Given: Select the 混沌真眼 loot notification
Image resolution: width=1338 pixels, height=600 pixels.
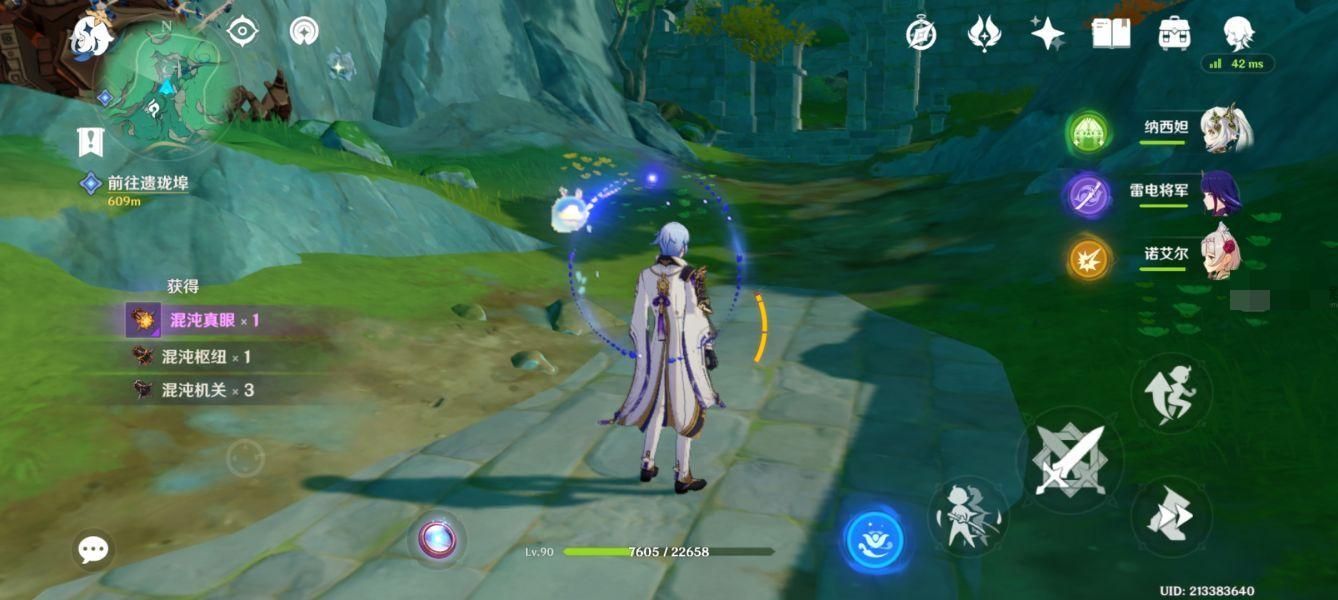Looking at the screenshot, I should pos(200,320).
